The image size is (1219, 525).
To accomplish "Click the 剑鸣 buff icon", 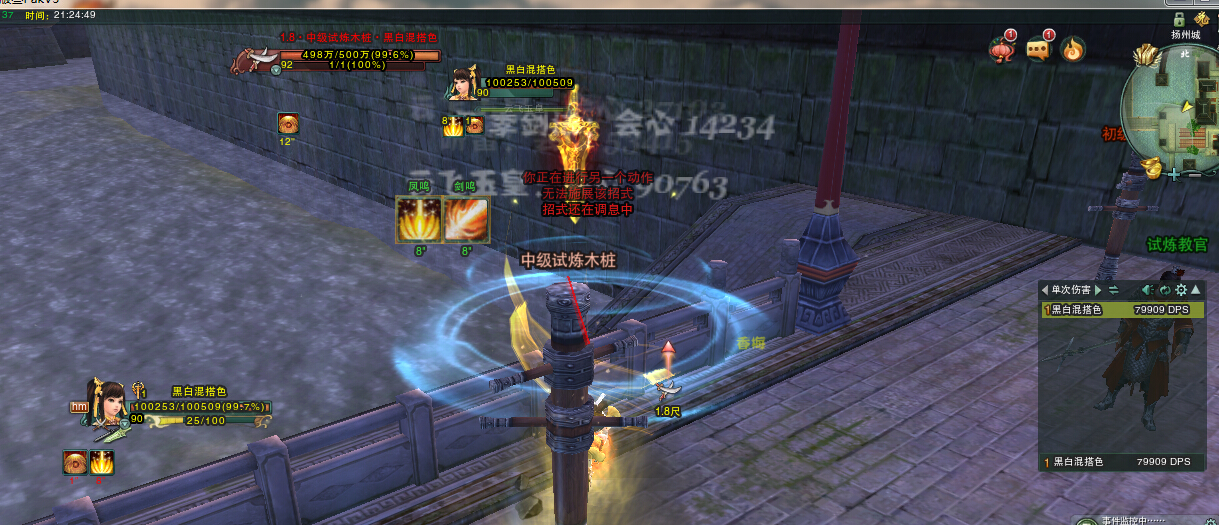I will 466,220.
